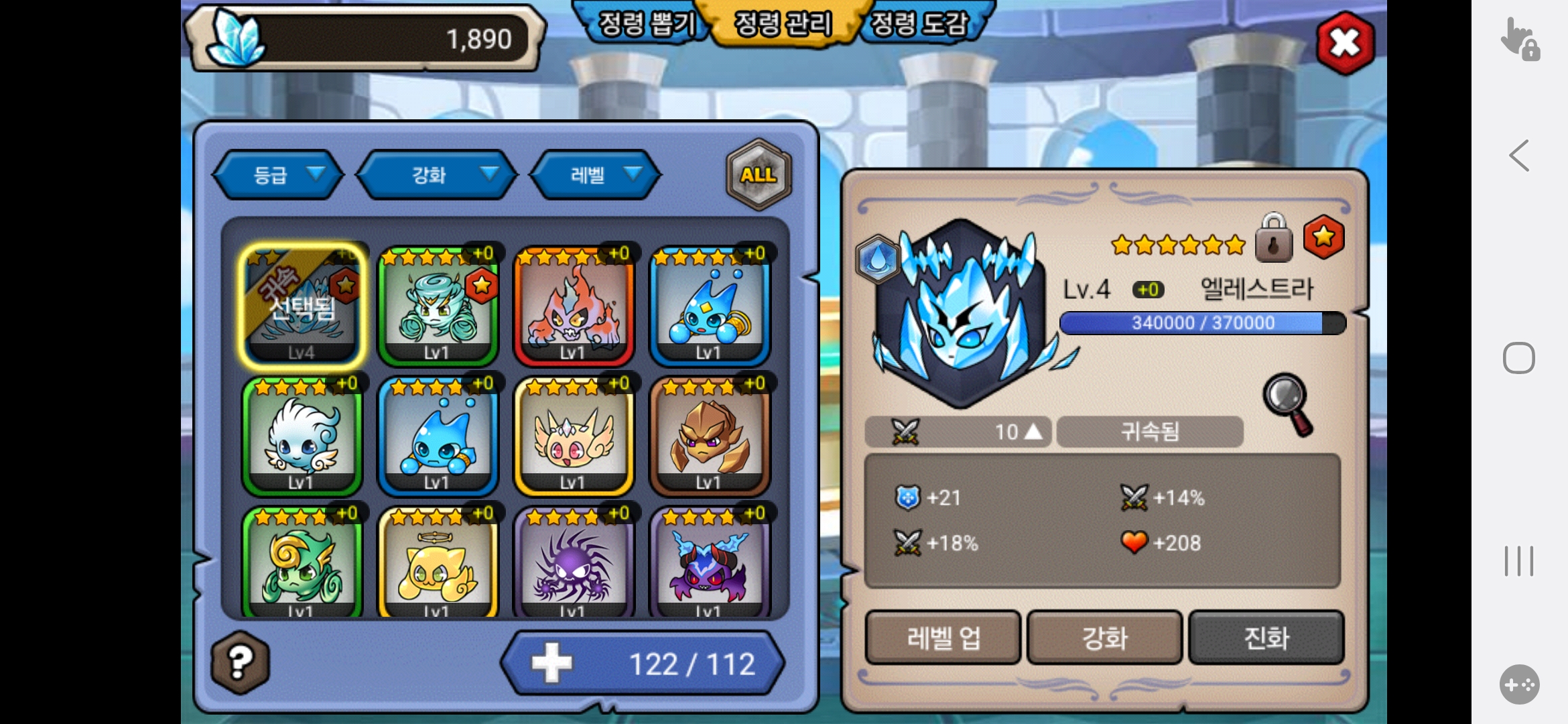Select the fire spirit card
Screen dimensions: 1568x724
[x=573, y=306]
